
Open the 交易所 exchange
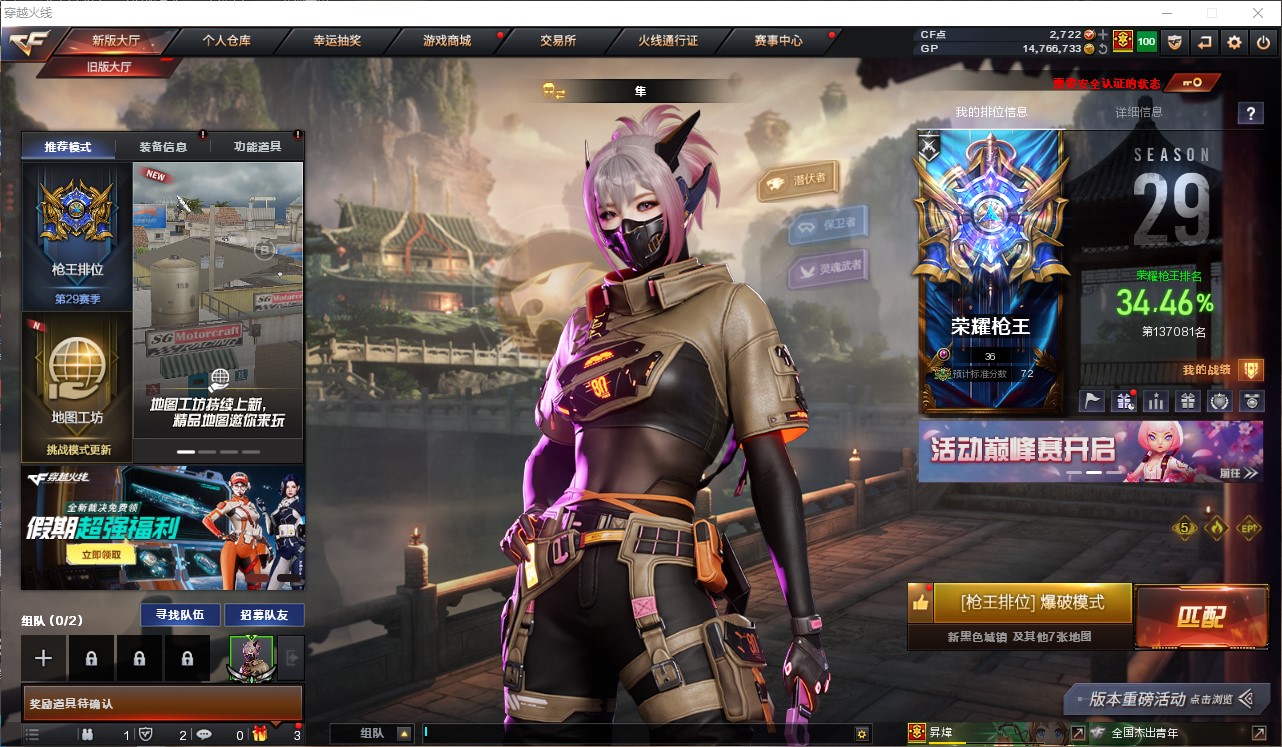click(558, 41)
